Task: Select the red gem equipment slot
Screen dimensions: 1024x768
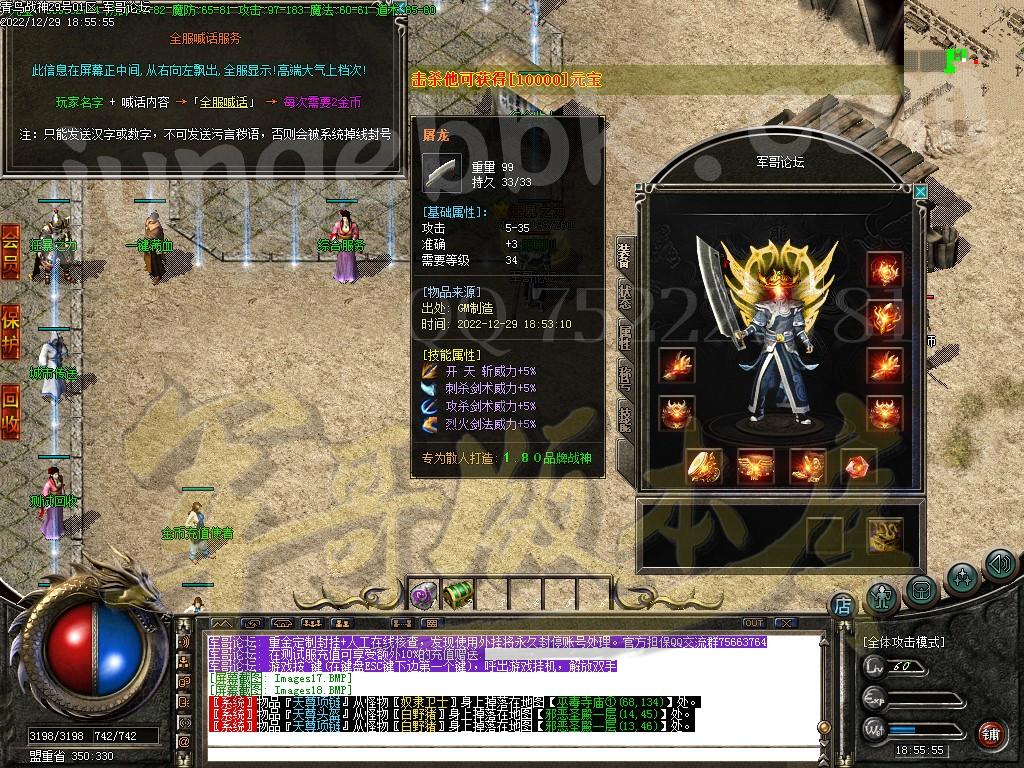Action: pos(858,465)
